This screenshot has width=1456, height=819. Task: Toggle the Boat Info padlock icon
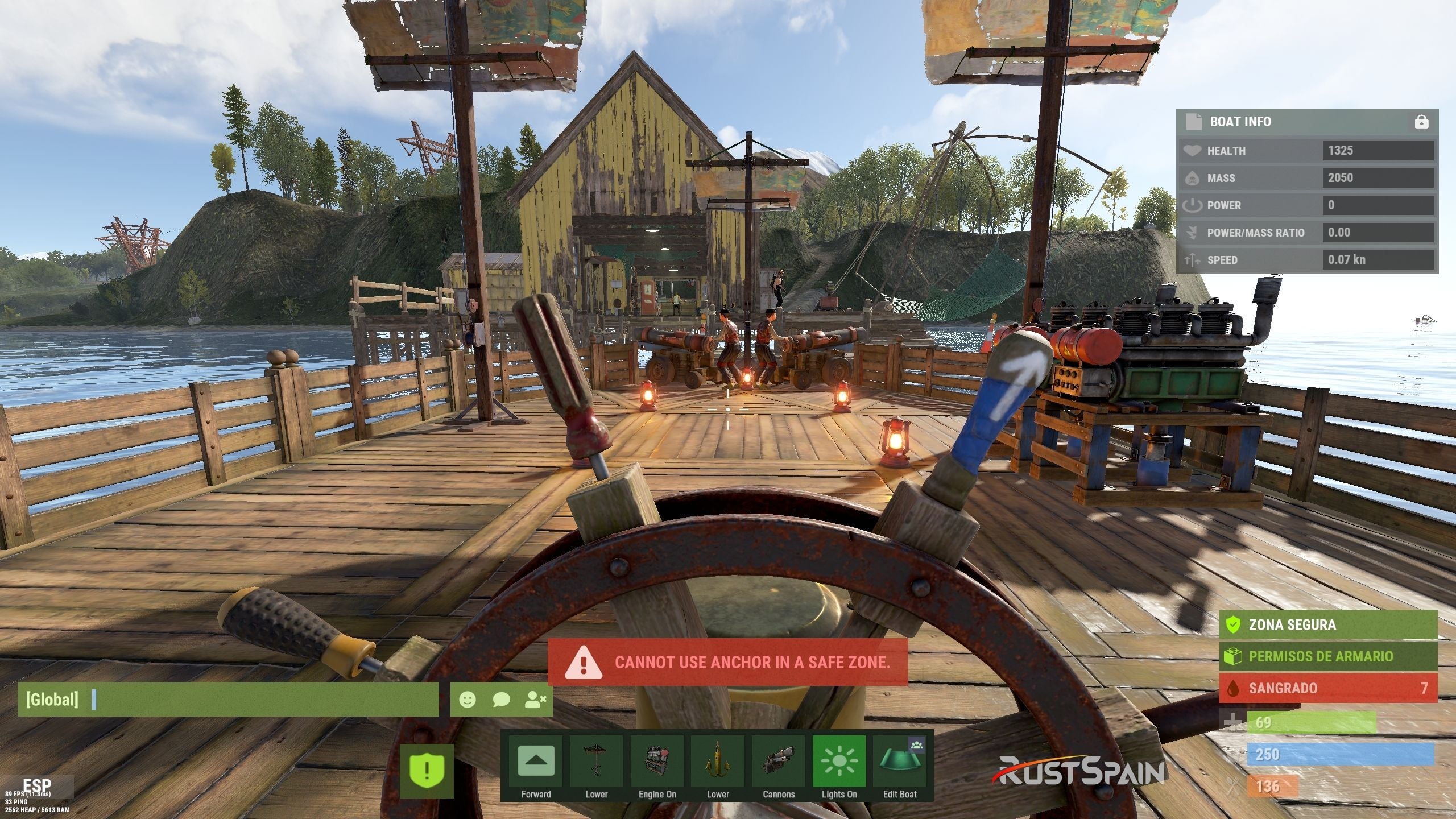click(x=1421, y=122)
